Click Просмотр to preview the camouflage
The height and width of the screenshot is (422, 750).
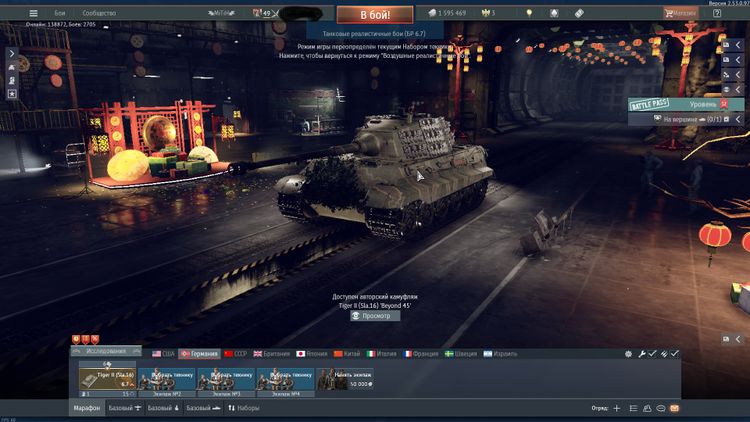tap(375, 316)
